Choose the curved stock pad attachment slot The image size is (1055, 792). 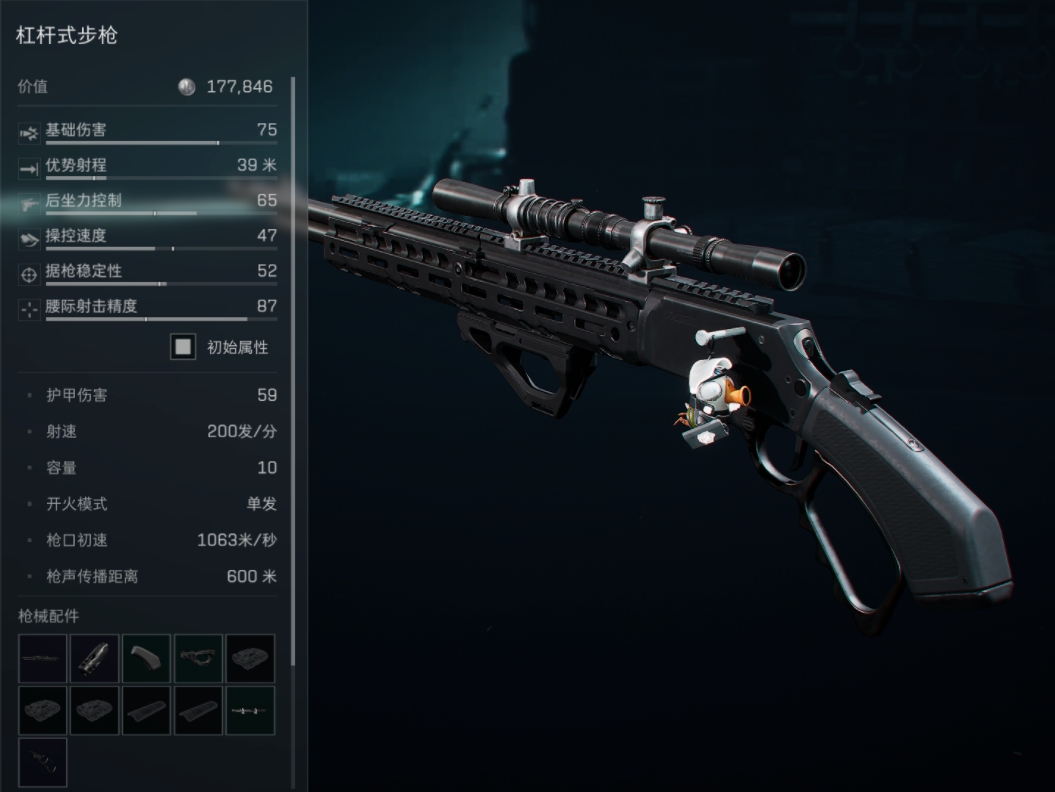click(147, 658)
